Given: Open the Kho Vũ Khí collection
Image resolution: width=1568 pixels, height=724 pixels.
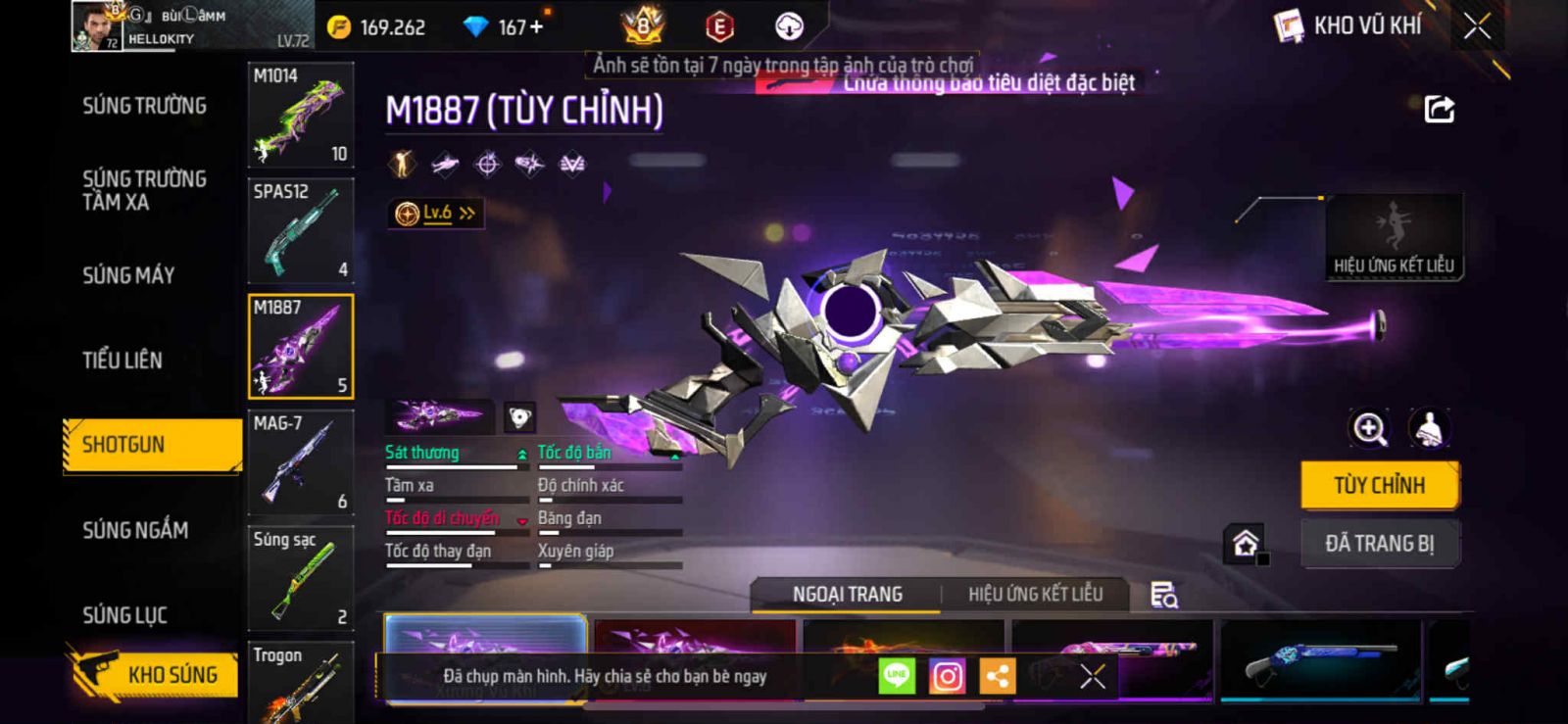Looking at the screenshot, I should pos(1348,26).
